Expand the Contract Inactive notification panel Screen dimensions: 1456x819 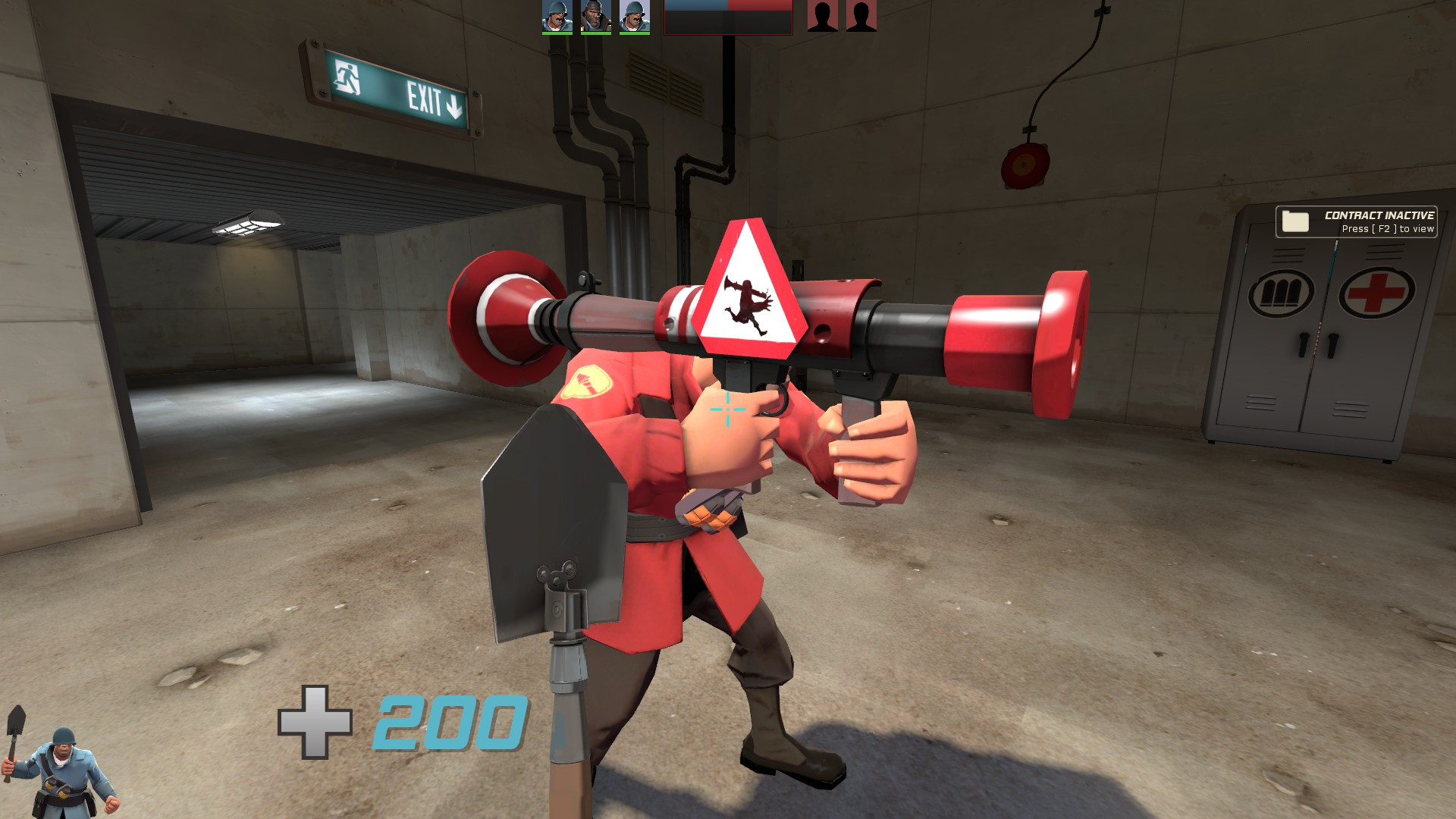click(x=1357, y=222)
